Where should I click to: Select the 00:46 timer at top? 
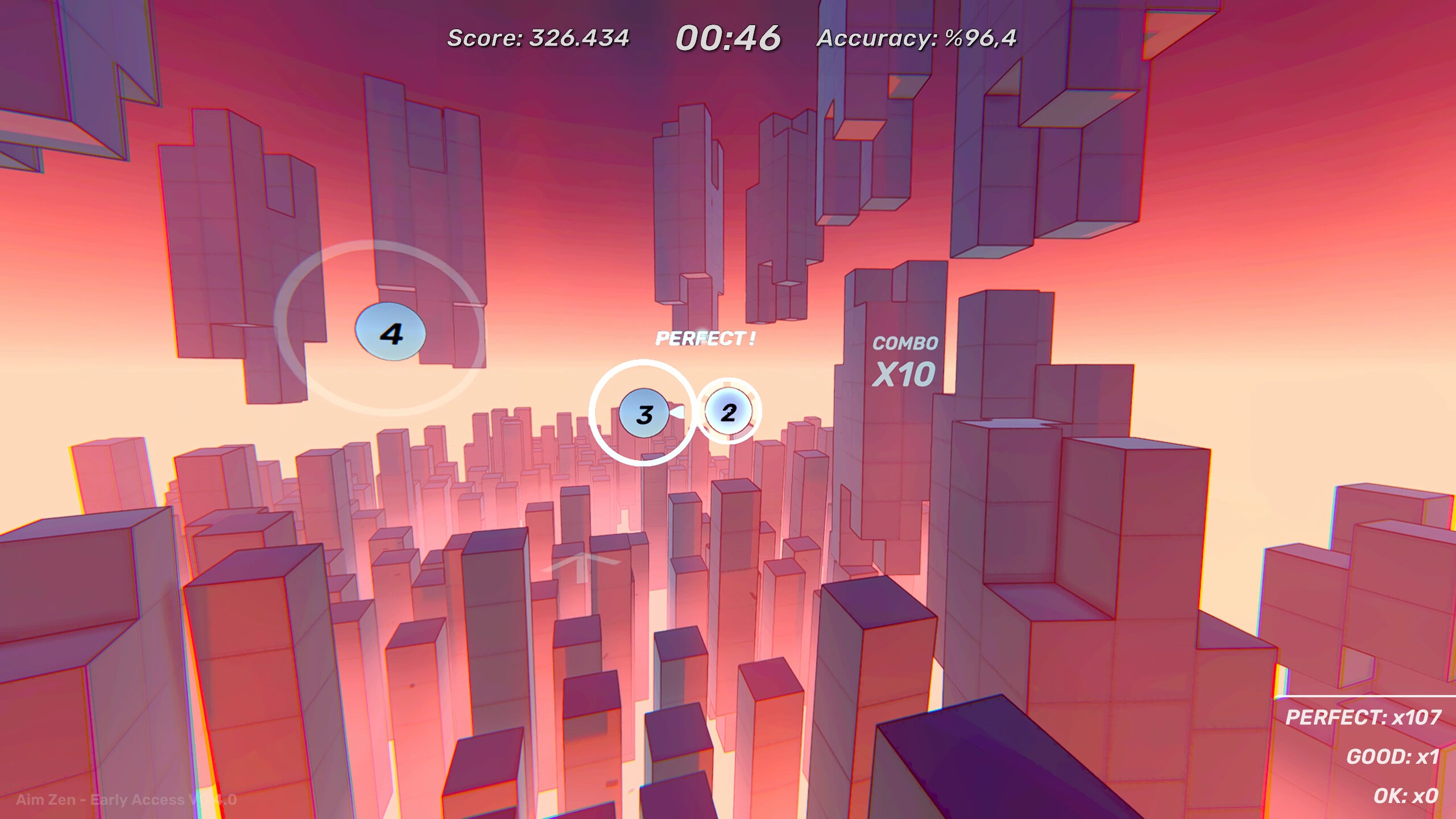coord(729,35)
